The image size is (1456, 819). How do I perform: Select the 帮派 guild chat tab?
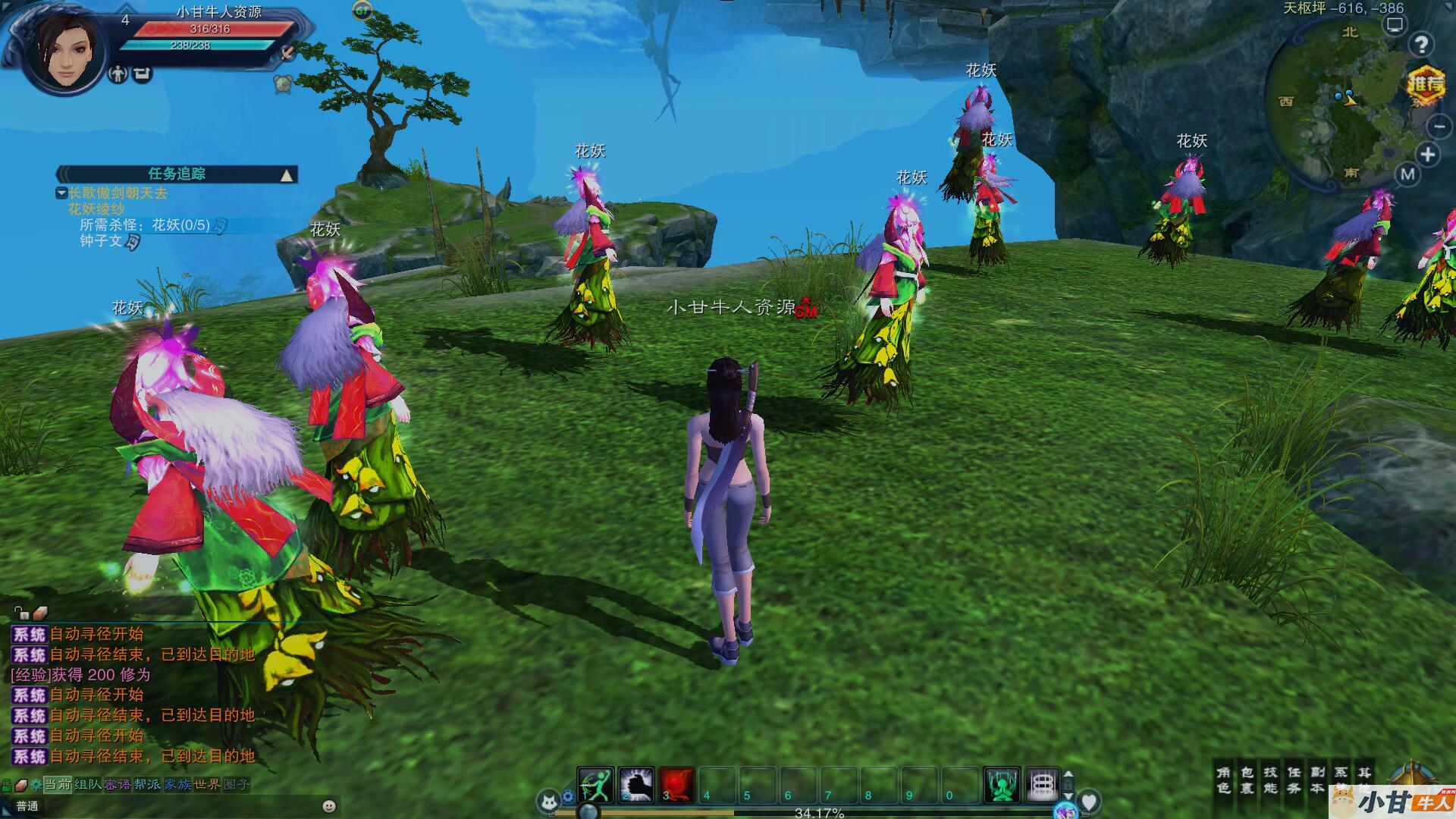(147, 784)
